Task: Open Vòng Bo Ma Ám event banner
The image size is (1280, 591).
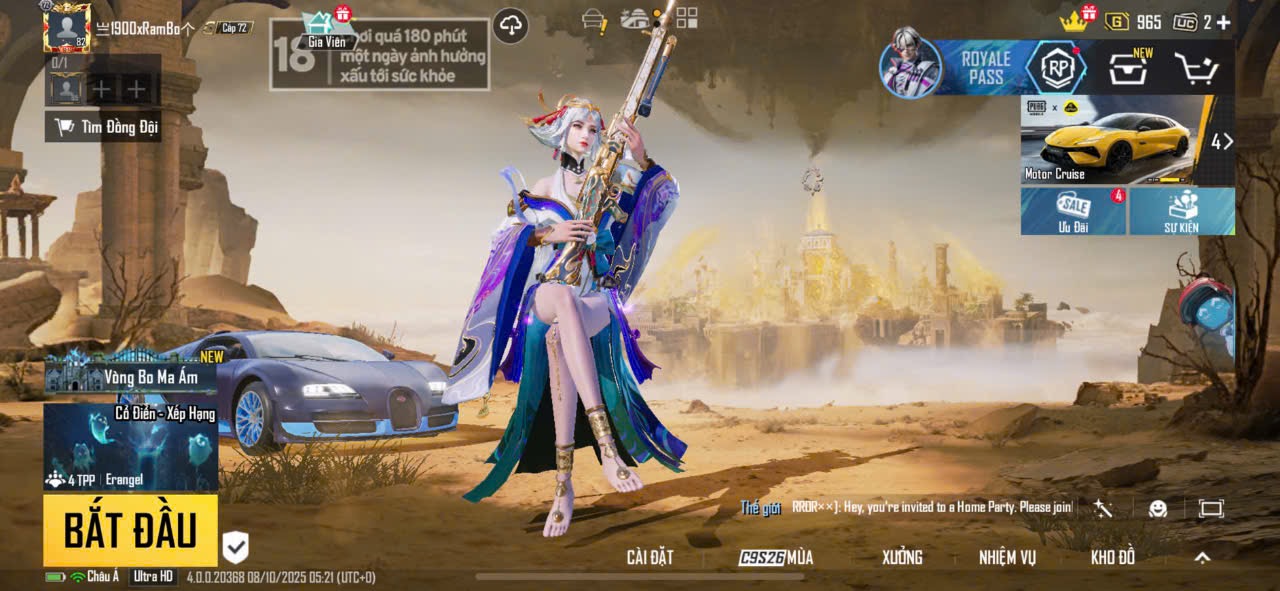Action: 130,374
